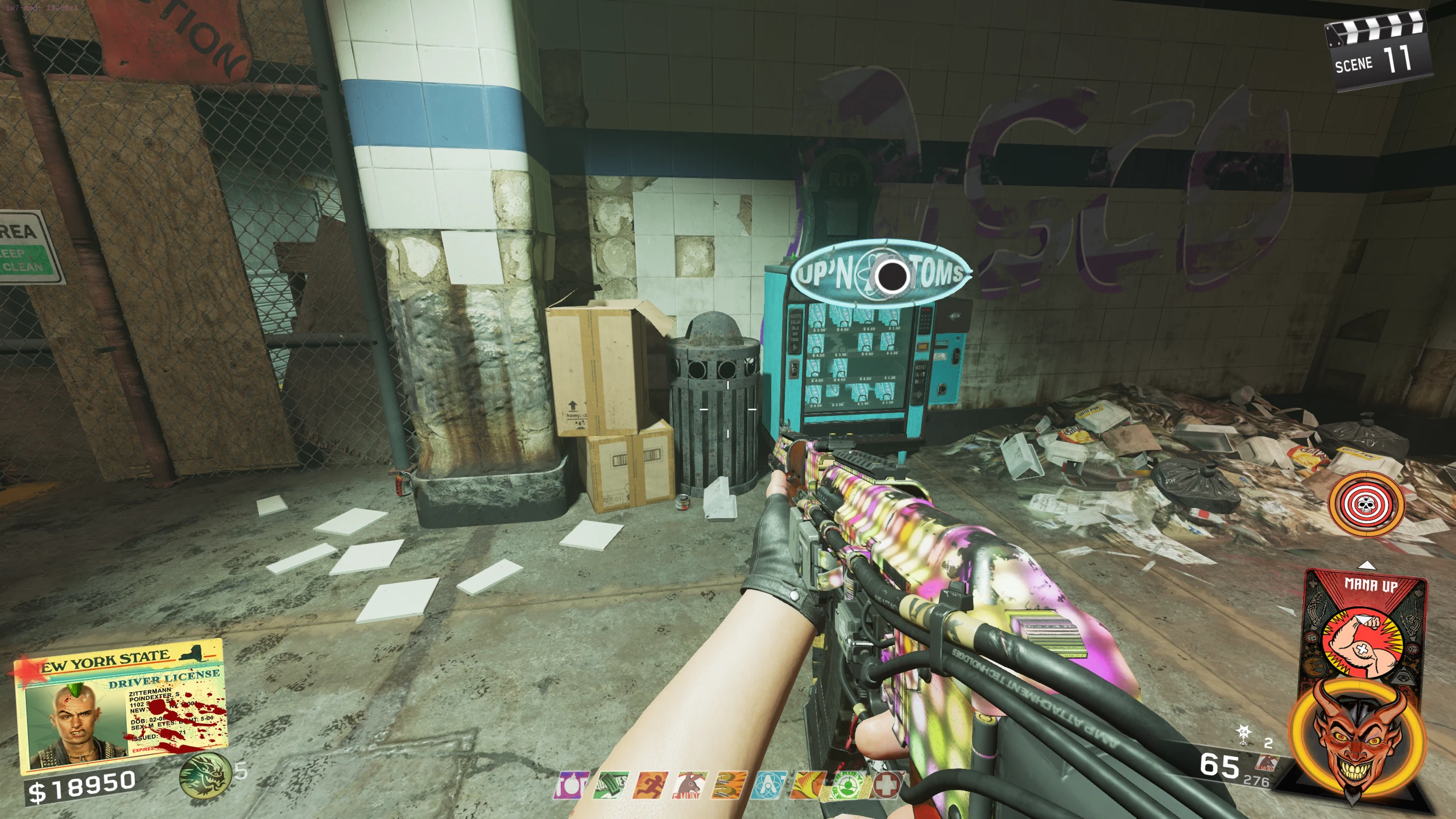
Task: Select the orange running man perk icon
Action: 650,785
